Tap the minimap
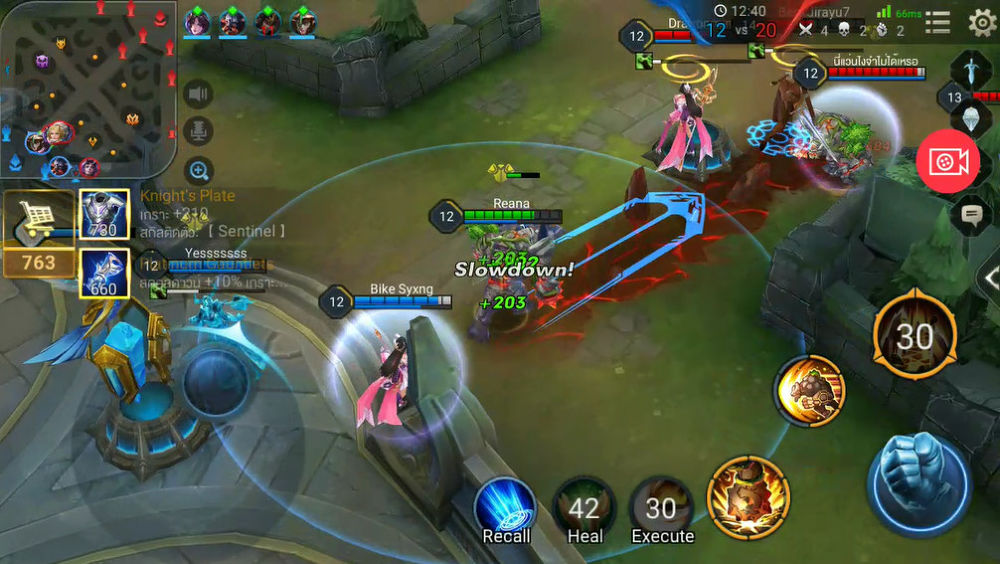1000x564 pixels. point(88,90)
